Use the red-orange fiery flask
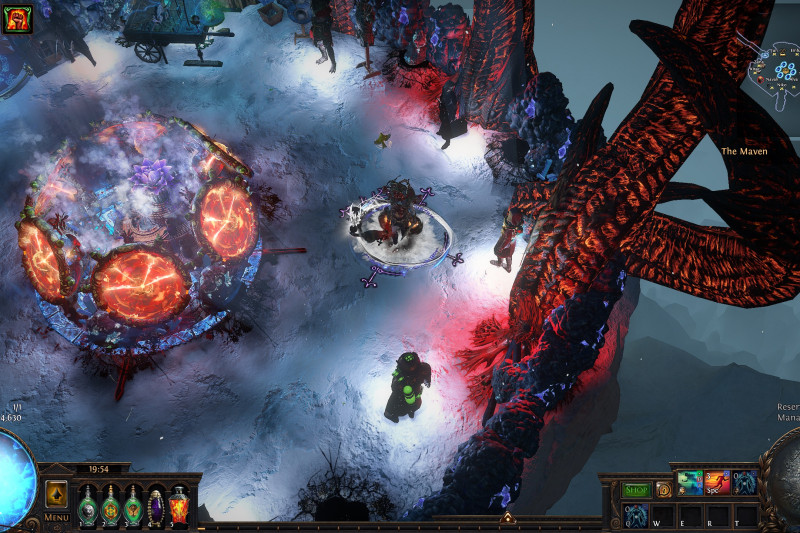Viewport: 800px width, 533px height. [x=179, y=505]
